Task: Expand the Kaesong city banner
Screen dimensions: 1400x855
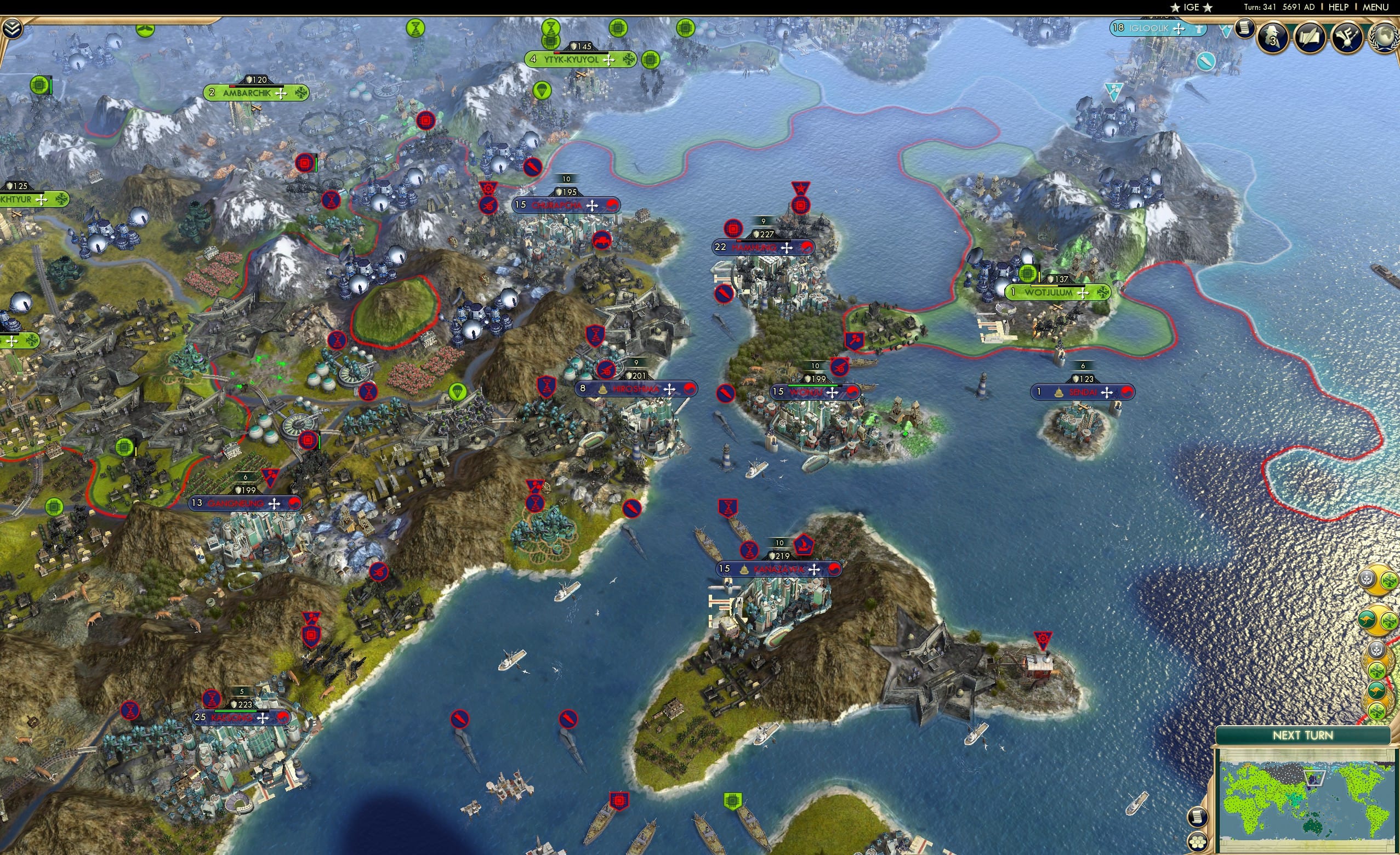Action: pos(263,719)
